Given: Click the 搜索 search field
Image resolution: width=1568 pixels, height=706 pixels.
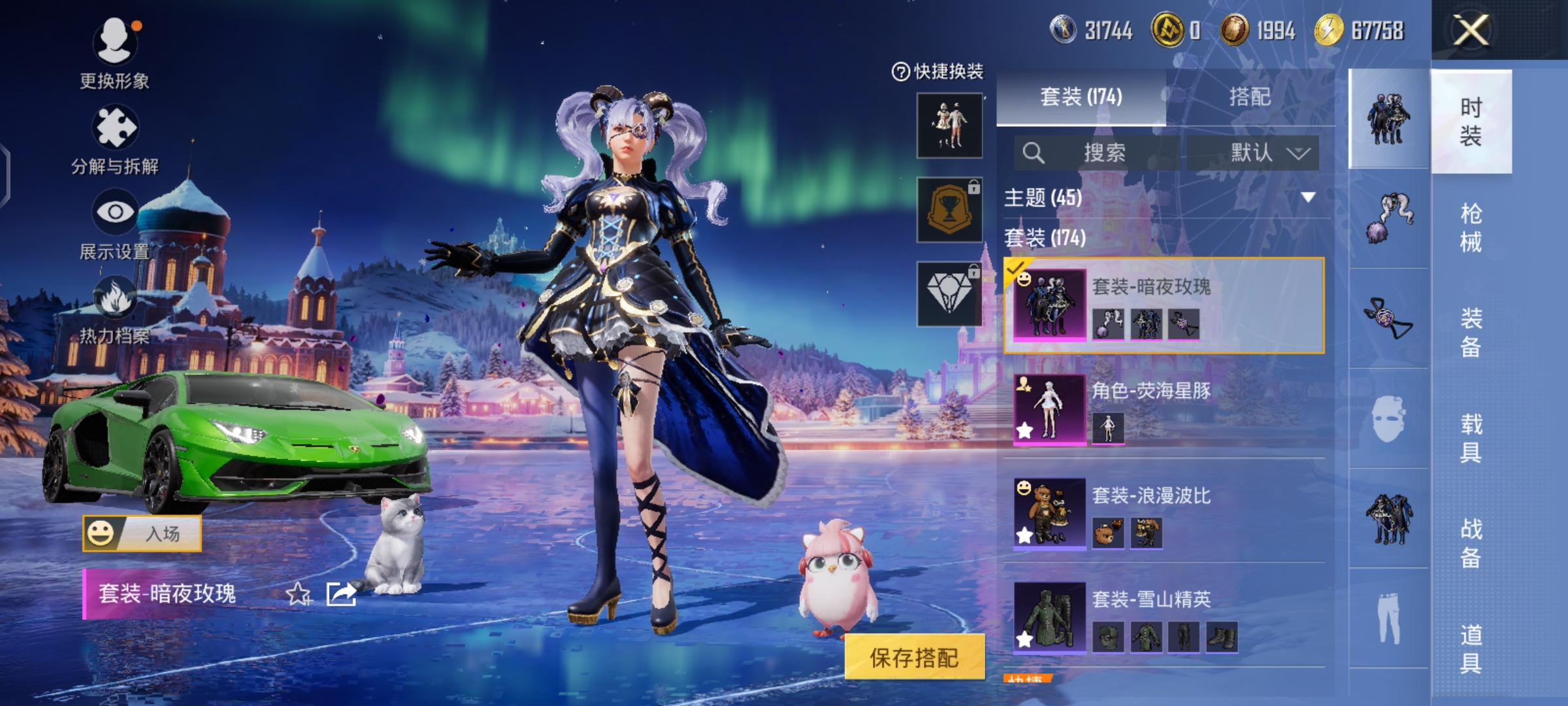Looking at the screenshot, I should (1098, 153).
